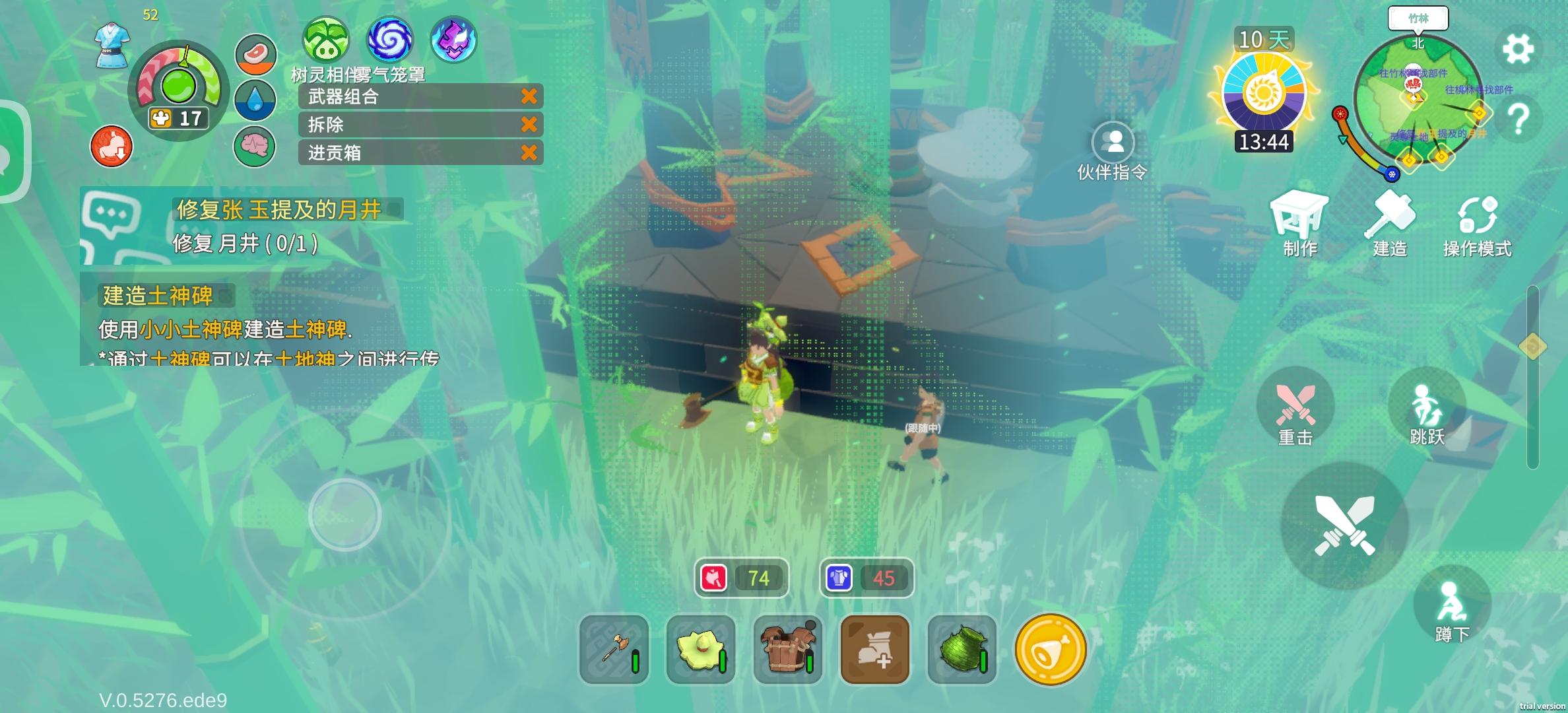Select the axe hotbar slot

pos(614,650)
